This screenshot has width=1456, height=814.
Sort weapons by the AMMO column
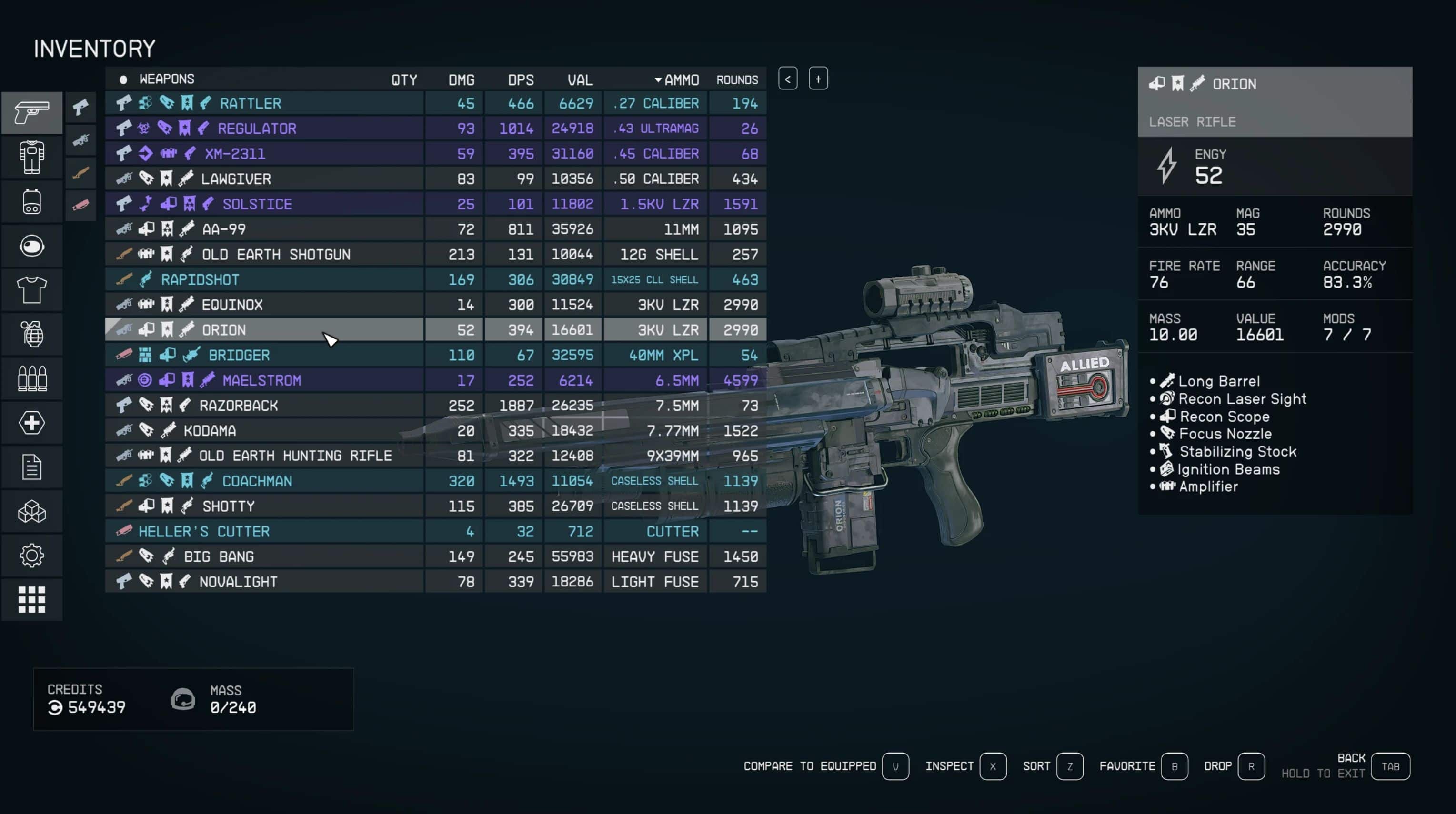677,79
